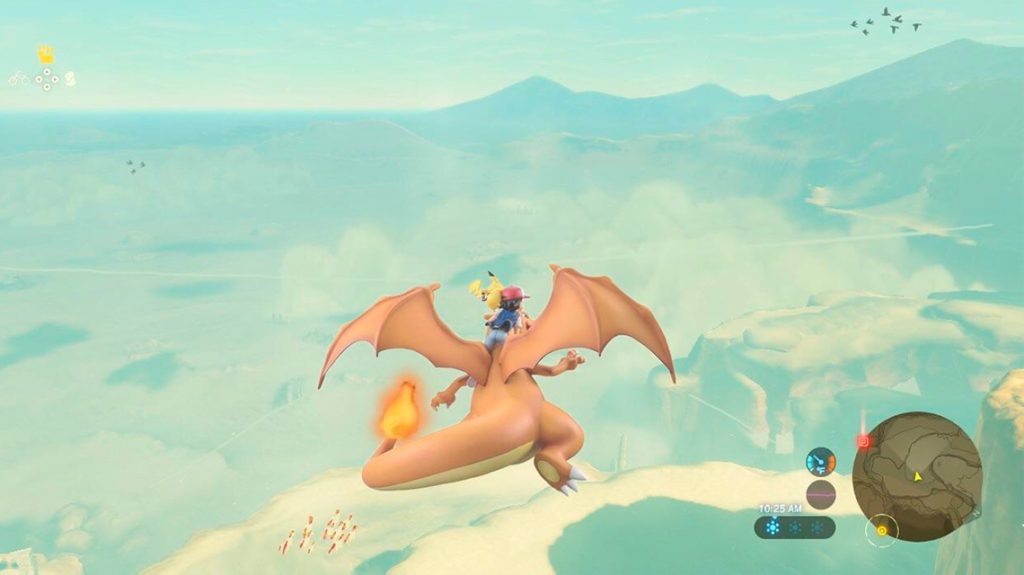This screenshot has width=1024, height=575.
Task: Click the yellow ring marker below the minimap
Action: coord(882,529)
